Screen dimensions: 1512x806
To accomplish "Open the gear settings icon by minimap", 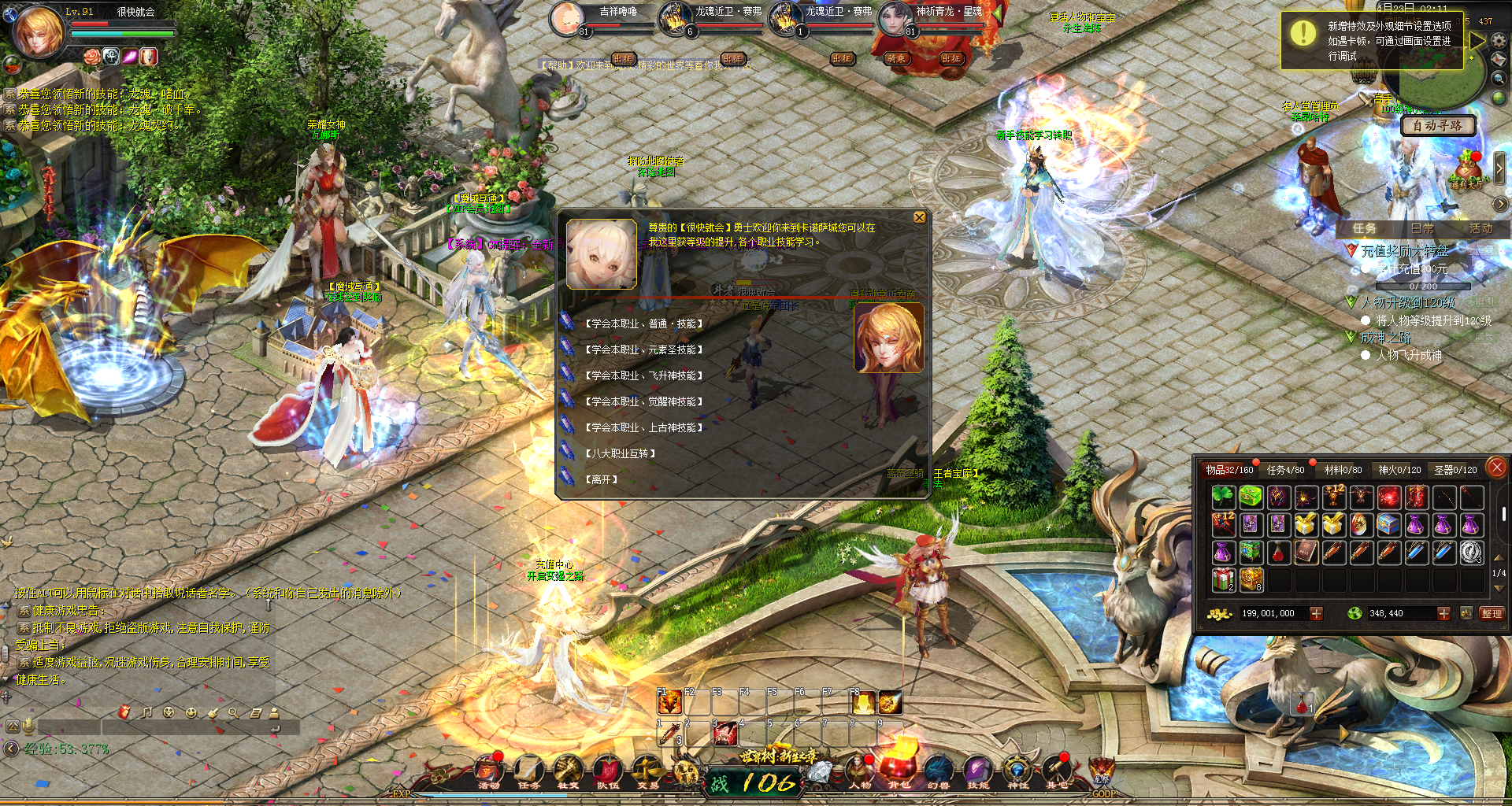I will coord(1499,40).
